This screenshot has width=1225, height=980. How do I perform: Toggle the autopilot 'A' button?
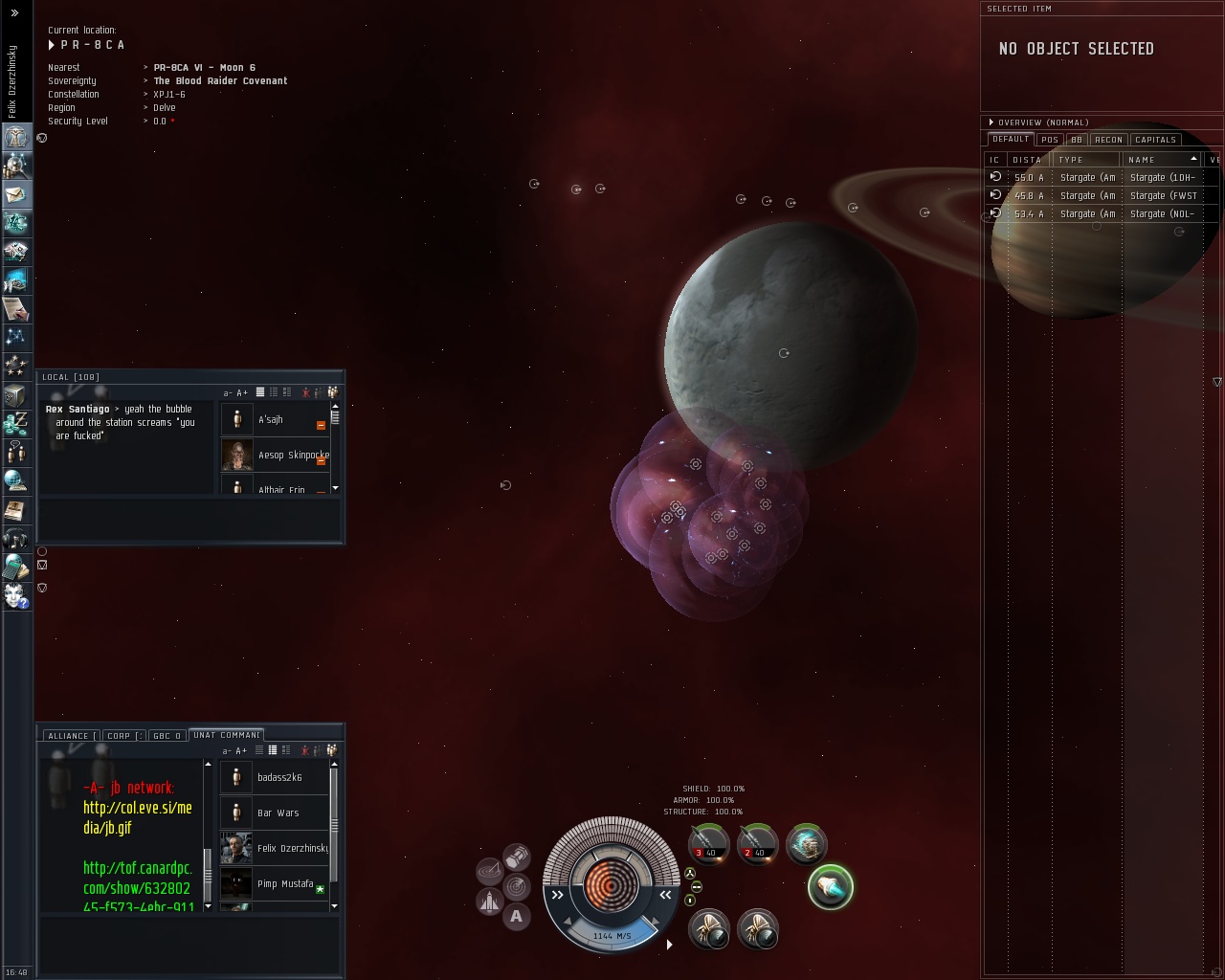coord(517,917)
